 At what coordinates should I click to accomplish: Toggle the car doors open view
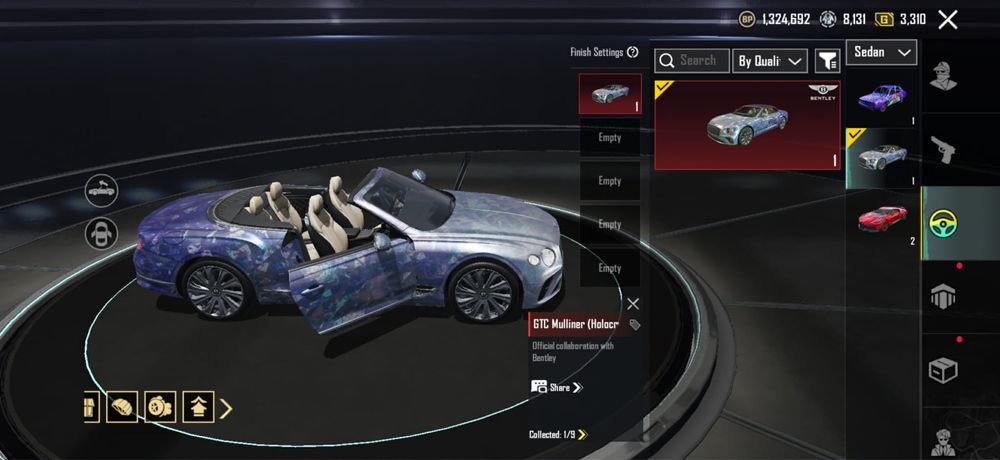coord(101,234)
